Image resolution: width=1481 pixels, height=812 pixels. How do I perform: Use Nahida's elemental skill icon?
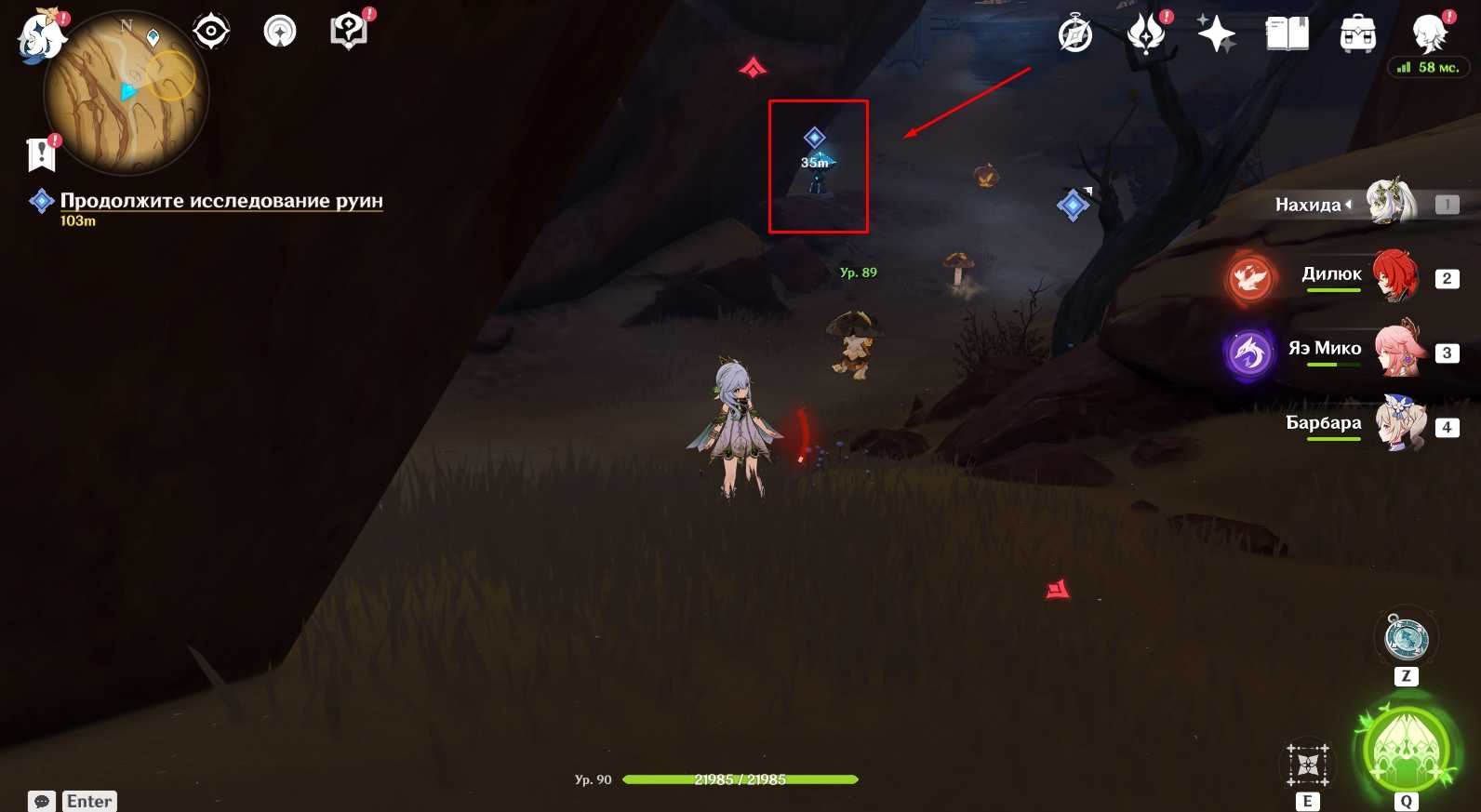(1308, 765)
